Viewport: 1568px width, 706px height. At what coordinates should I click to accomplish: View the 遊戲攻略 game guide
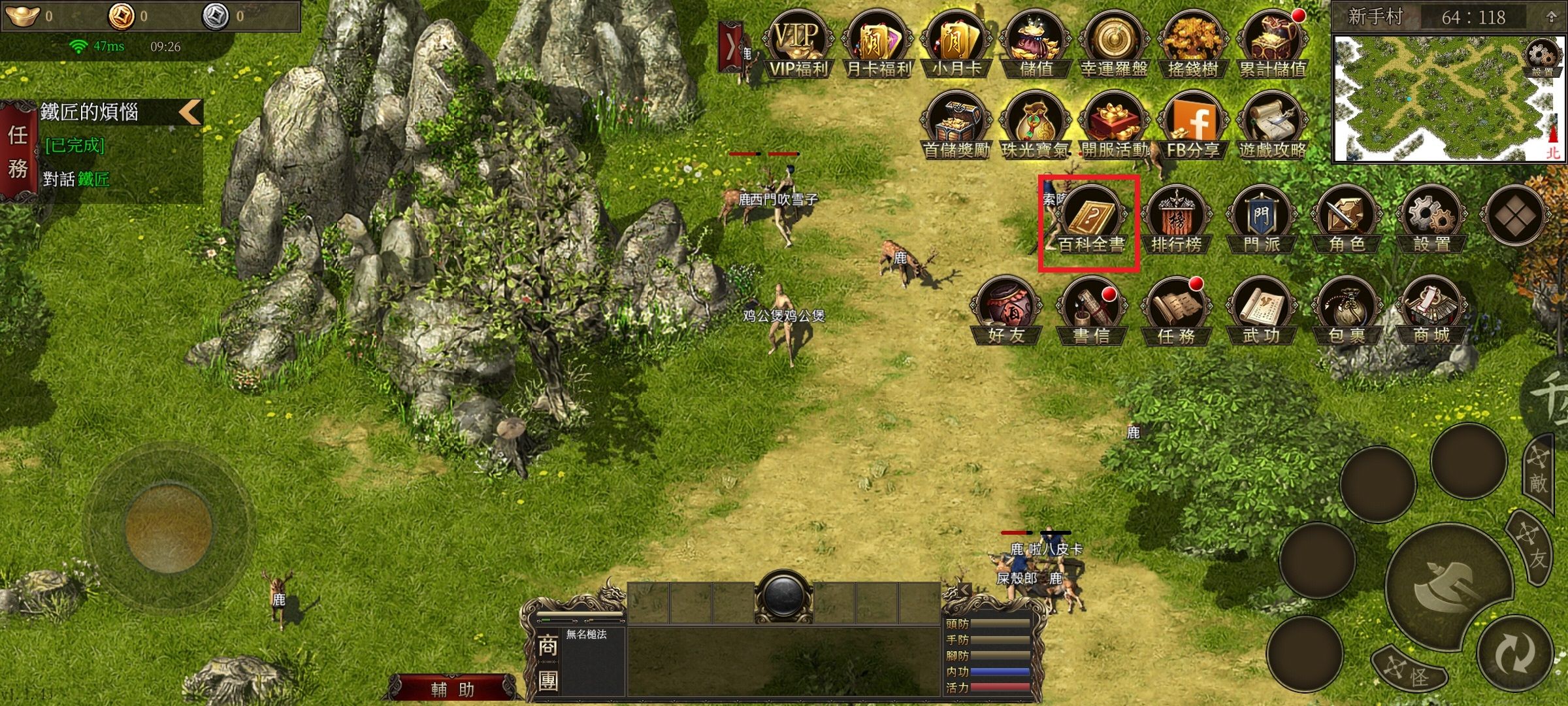(1272, 126)
